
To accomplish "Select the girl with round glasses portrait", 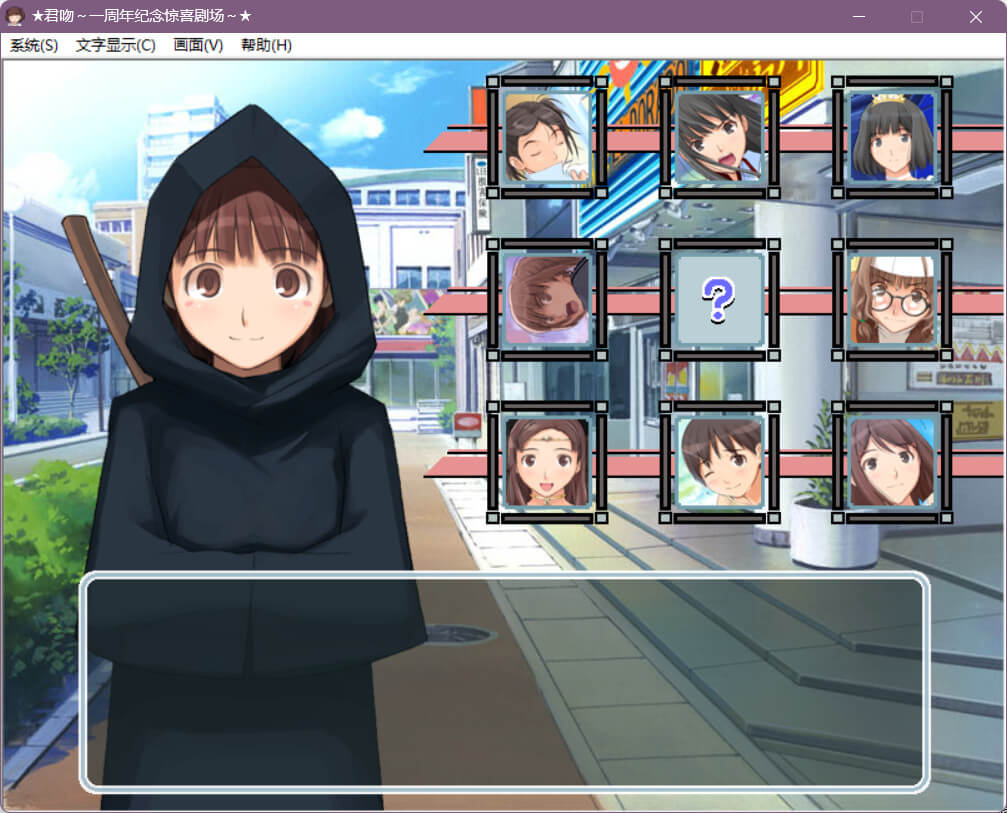I will [892, 300].
